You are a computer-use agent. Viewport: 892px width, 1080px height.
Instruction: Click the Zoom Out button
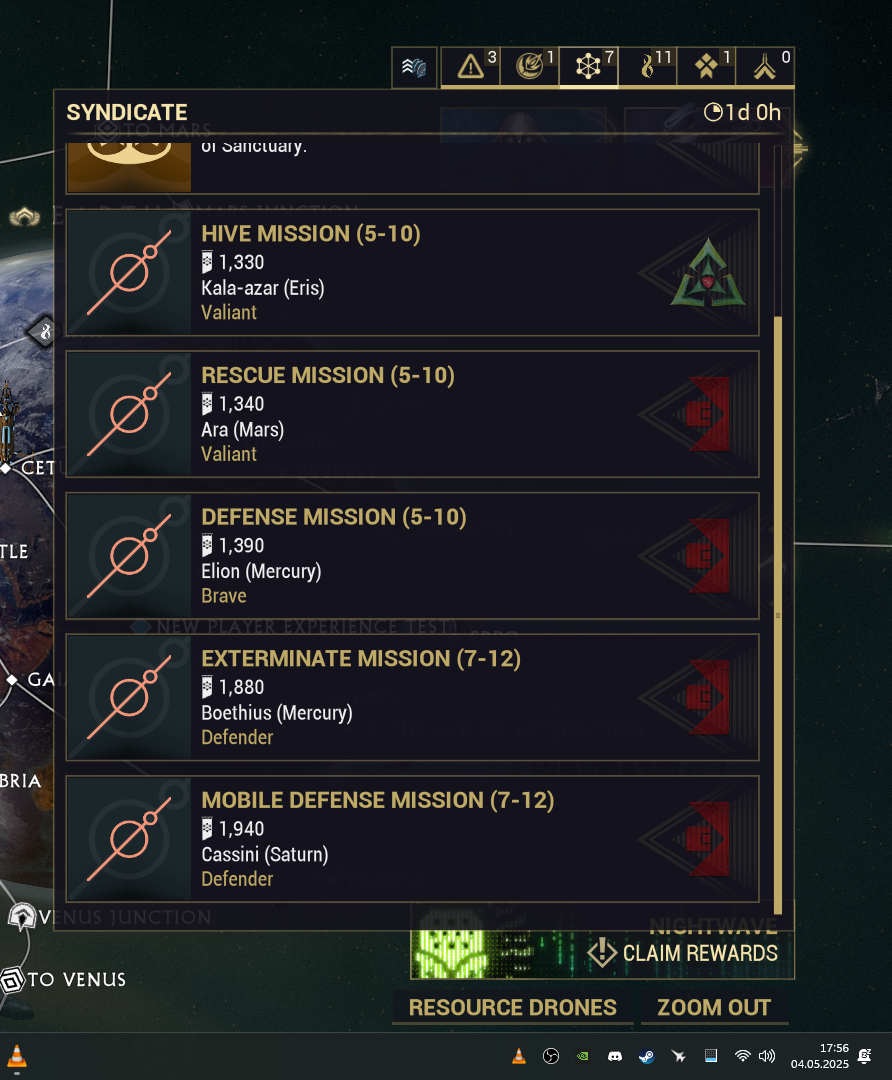pos(714,1007)
